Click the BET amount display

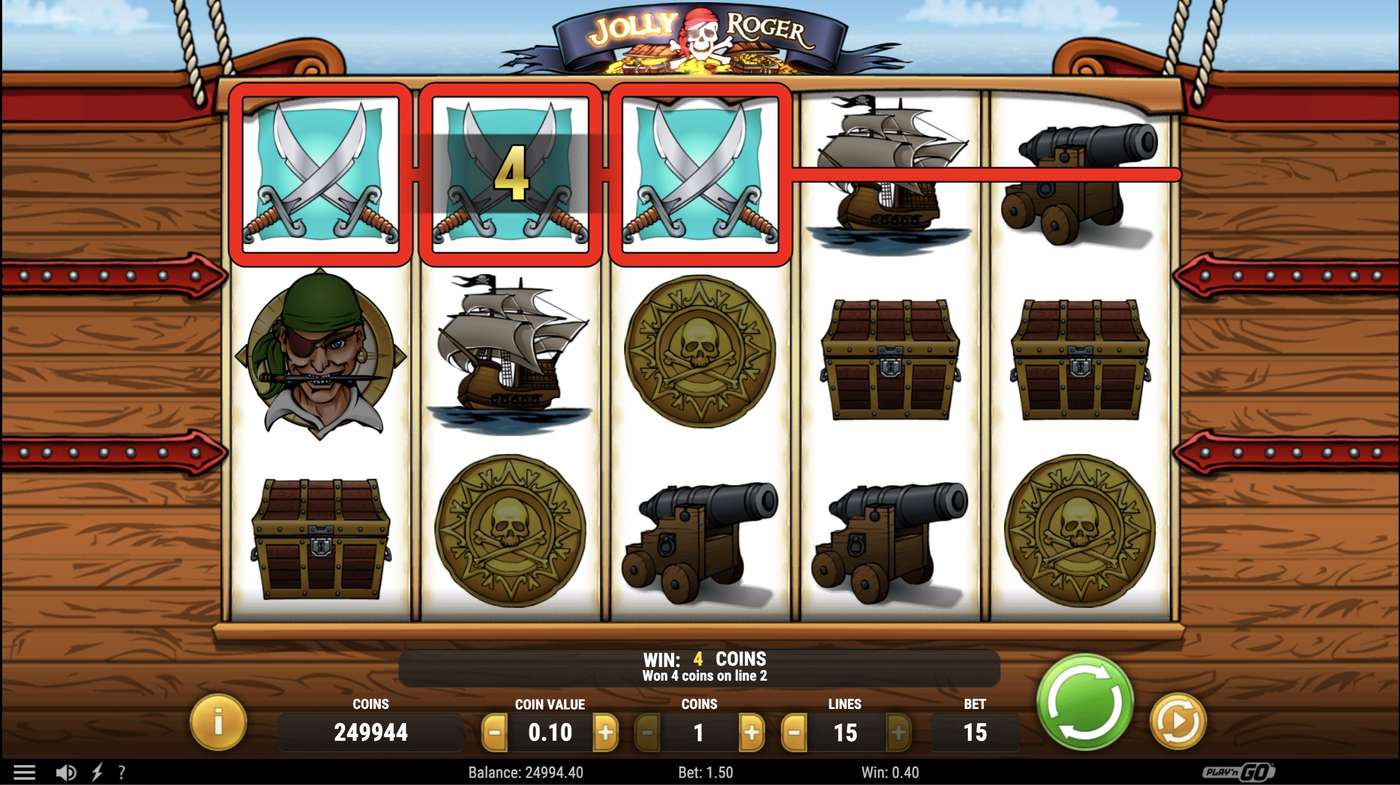tap(975, 732)
